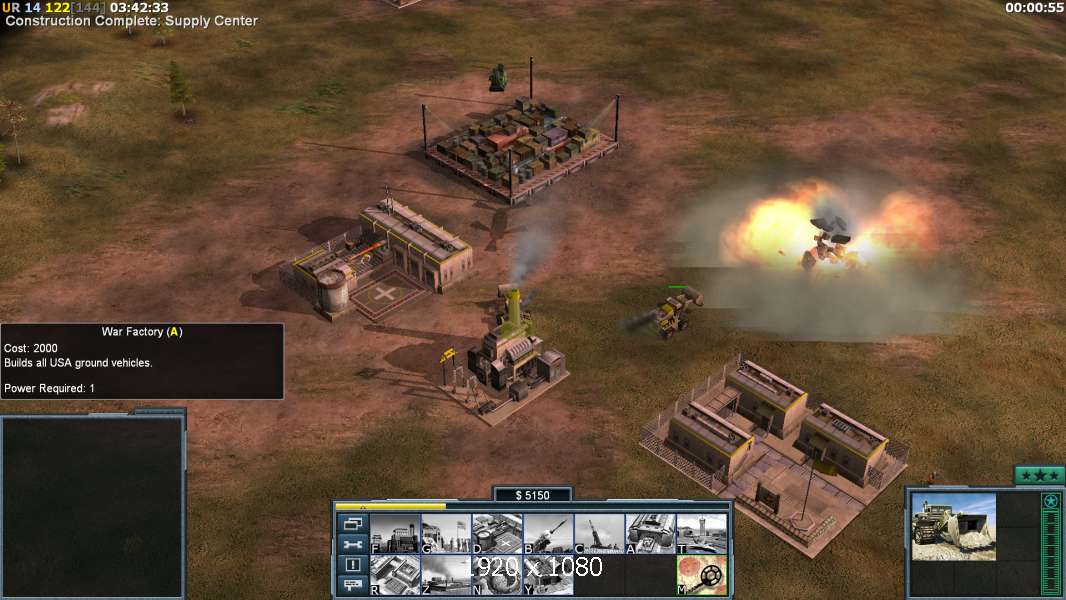Open the three-star Generals powers button

point(1039,476)
